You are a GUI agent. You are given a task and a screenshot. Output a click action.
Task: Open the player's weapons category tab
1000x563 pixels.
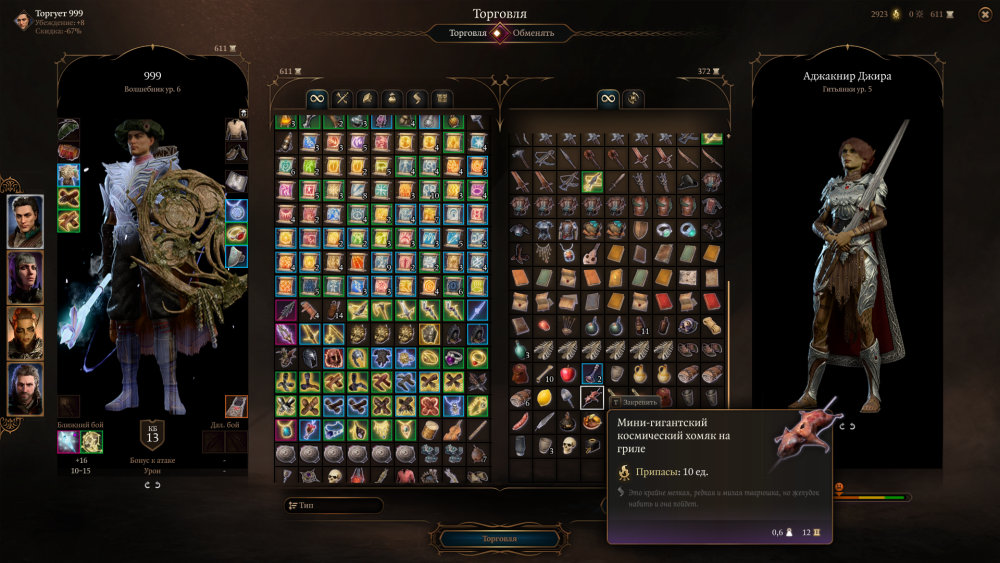click(x=342, y=98)
